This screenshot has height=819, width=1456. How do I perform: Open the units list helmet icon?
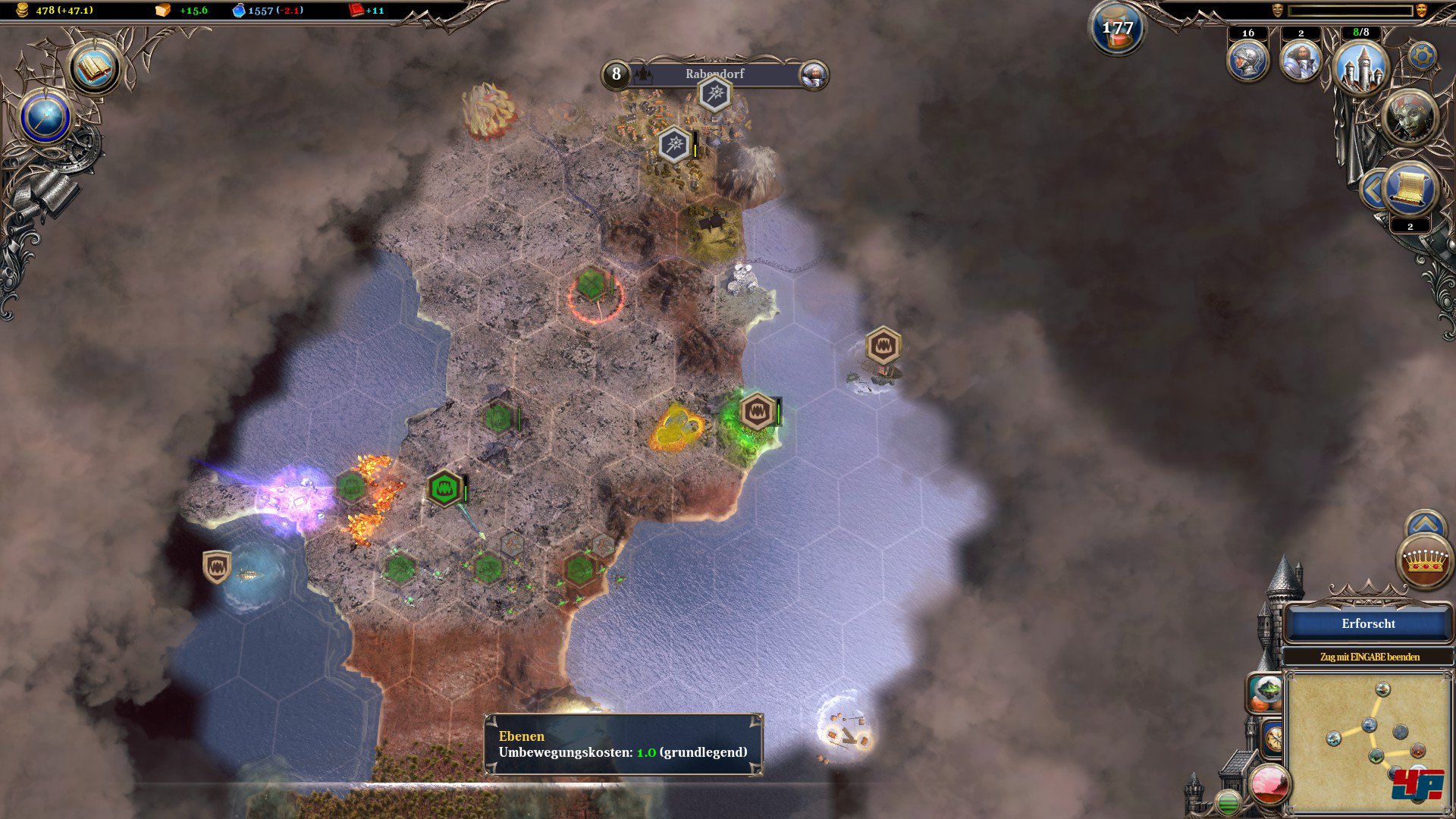pos(1247,61)
